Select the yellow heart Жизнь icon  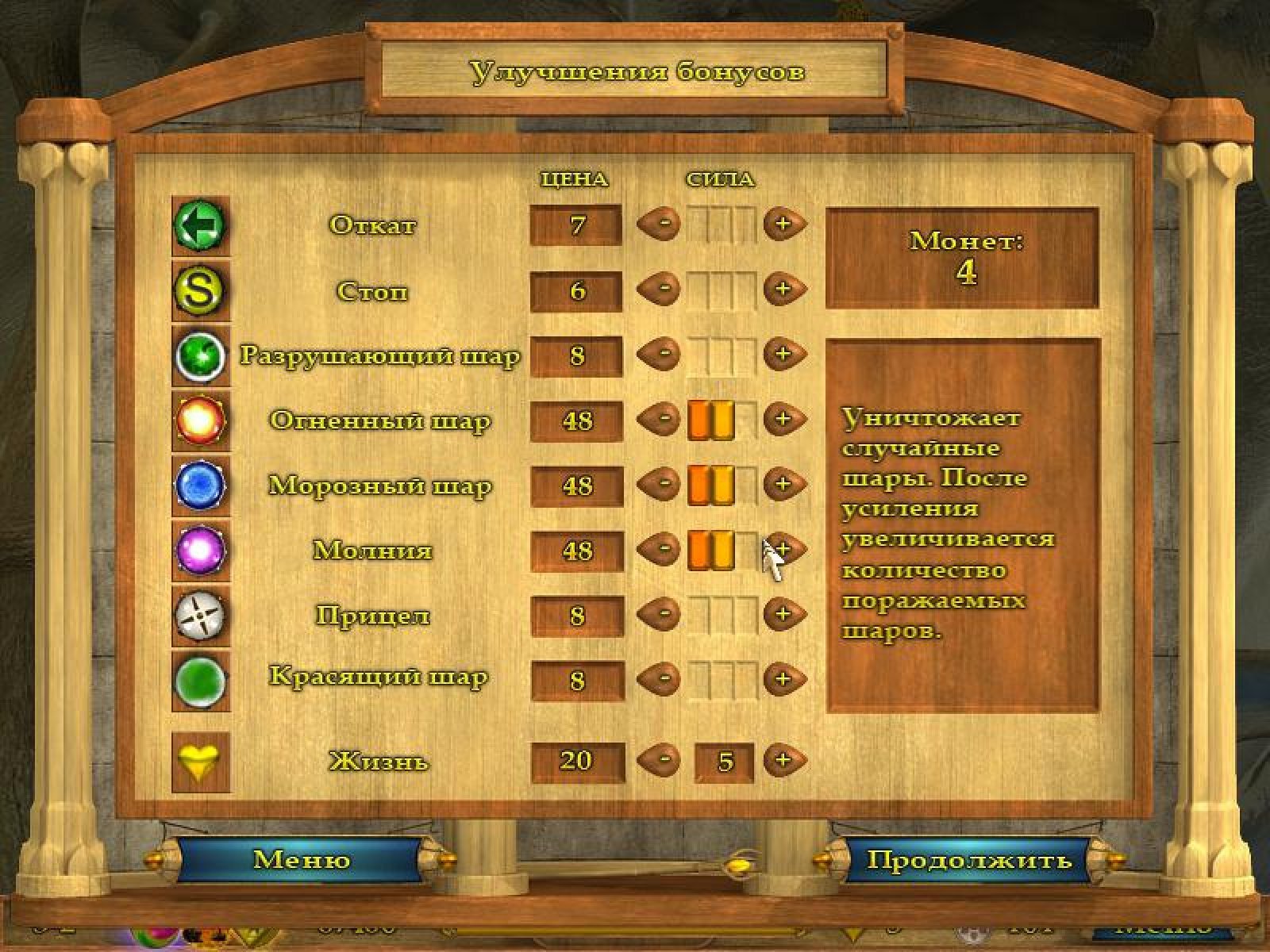pos(200,762)
